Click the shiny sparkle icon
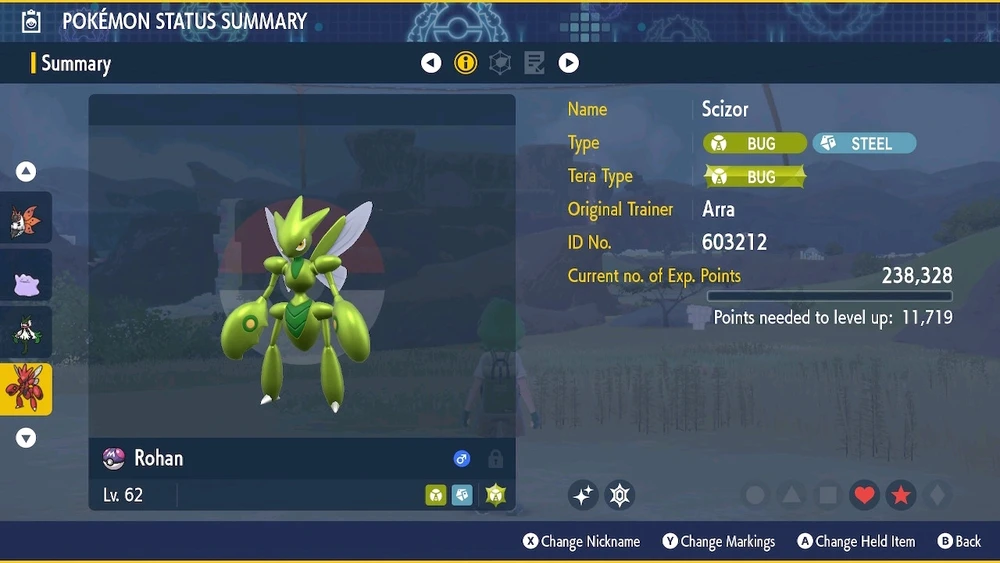This screenshot has width=1000, height=563. click(x=584, y=494)
